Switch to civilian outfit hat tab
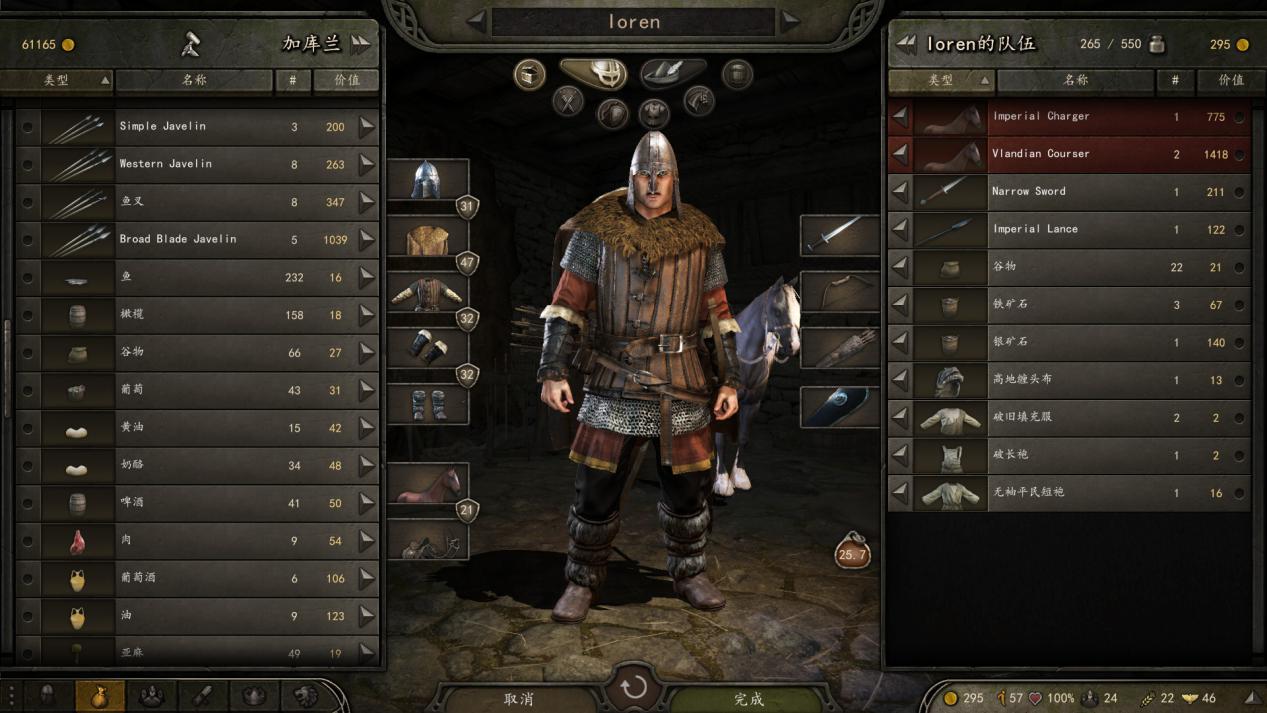The height and width of the screenshot is (713, 1267). pyautogui.click(x=672, y=73)
